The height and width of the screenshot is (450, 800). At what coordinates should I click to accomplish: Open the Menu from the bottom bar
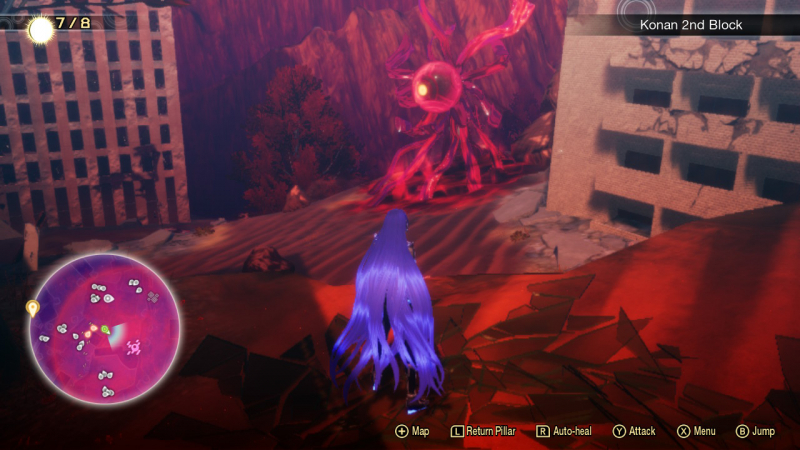point(696,431)
